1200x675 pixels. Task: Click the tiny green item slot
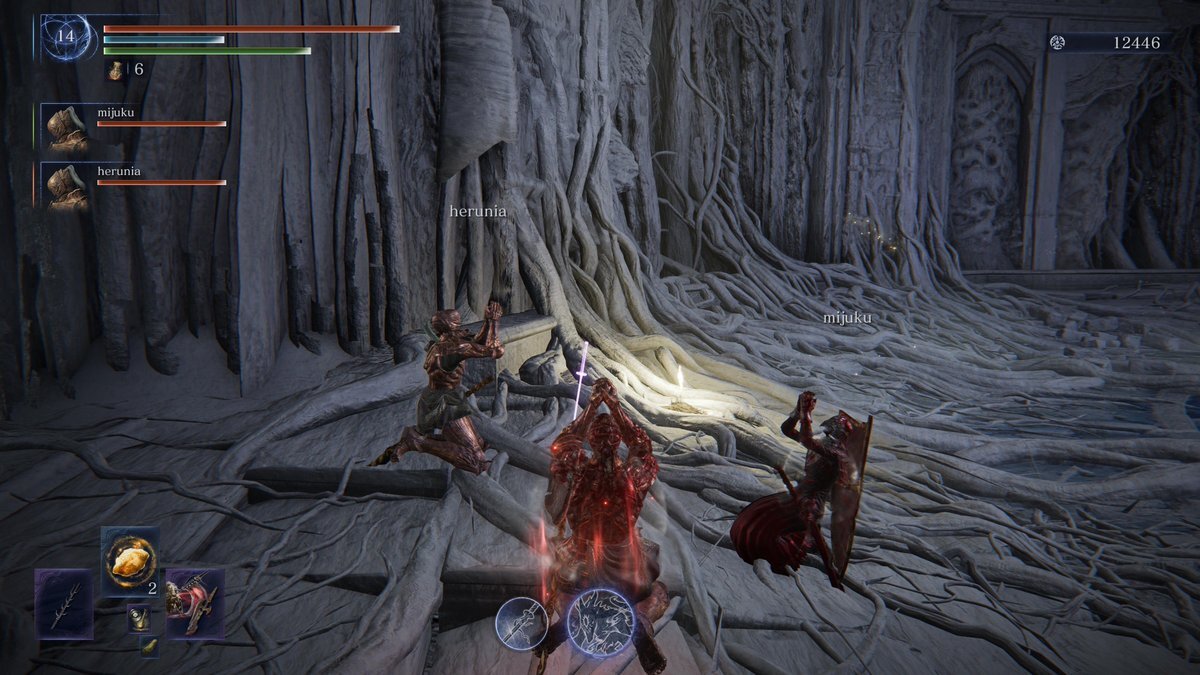(148, 646)
